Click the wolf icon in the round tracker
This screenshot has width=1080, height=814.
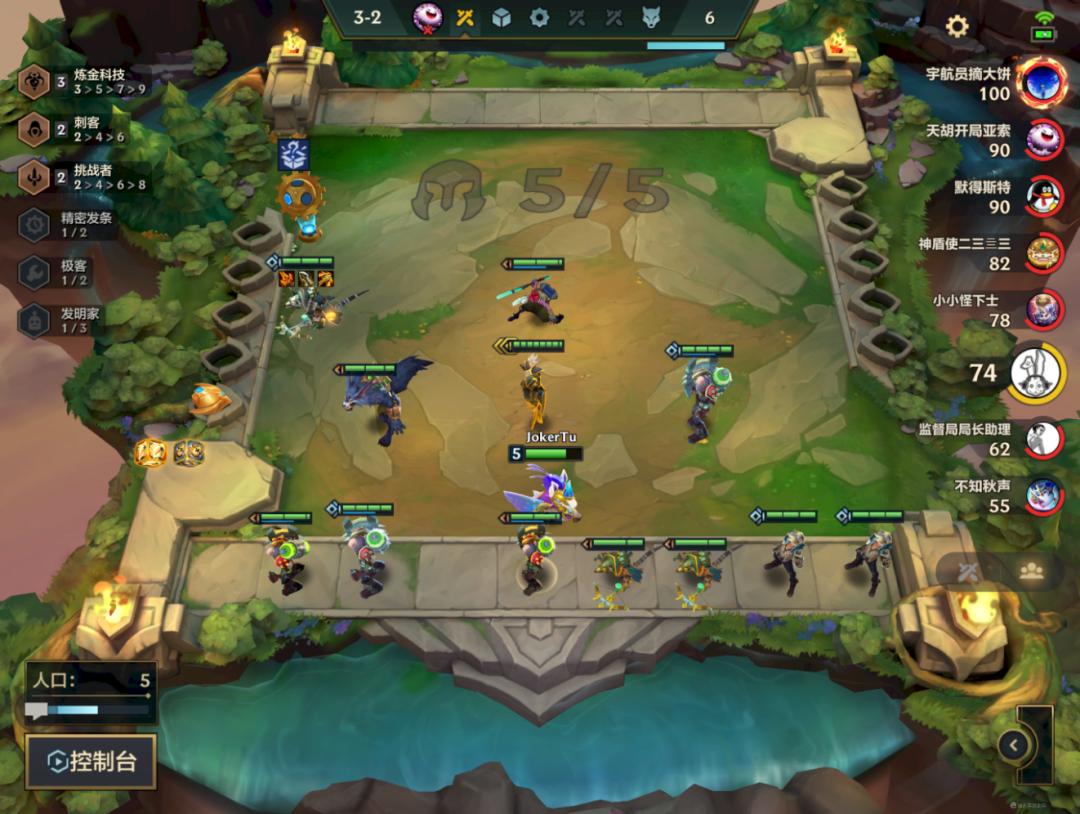651,17
